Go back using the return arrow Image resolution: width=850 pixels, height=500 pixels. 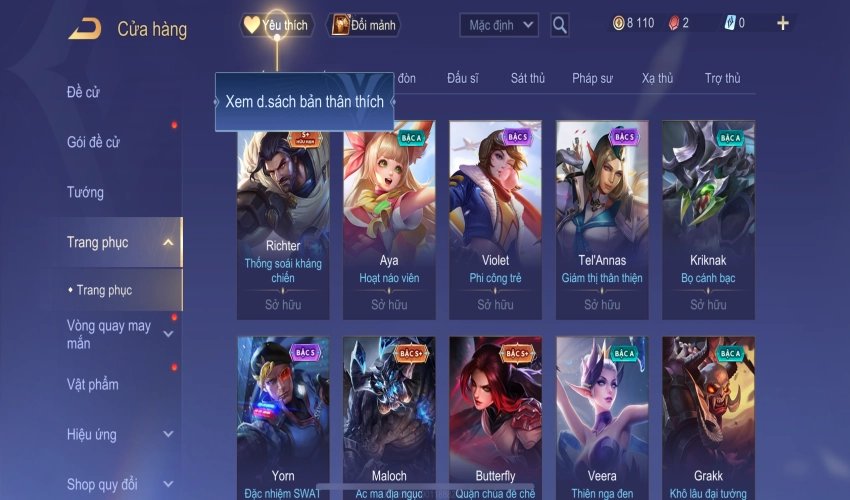(84, 29)
